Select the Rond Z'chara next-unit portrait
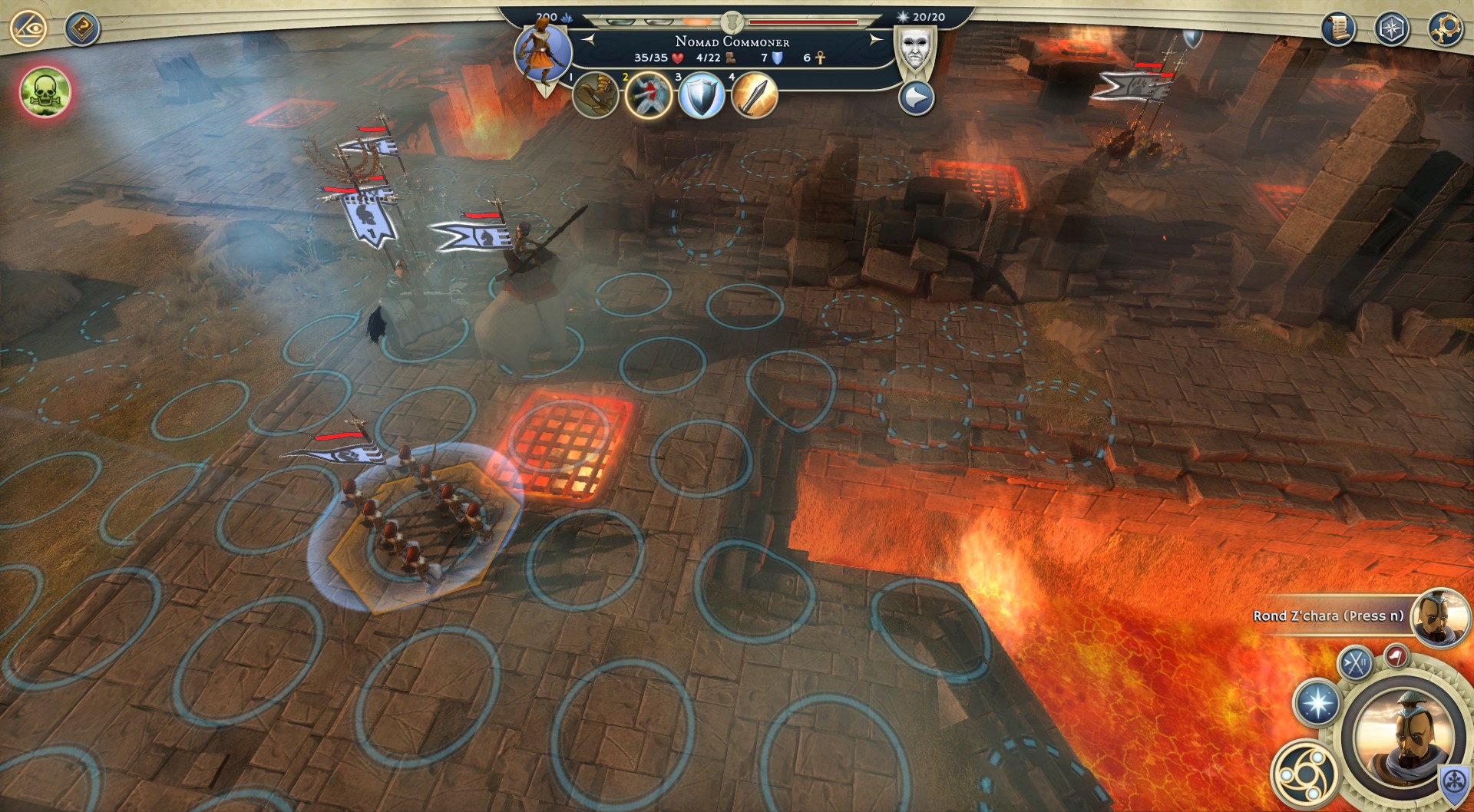 coord(1438,617)
